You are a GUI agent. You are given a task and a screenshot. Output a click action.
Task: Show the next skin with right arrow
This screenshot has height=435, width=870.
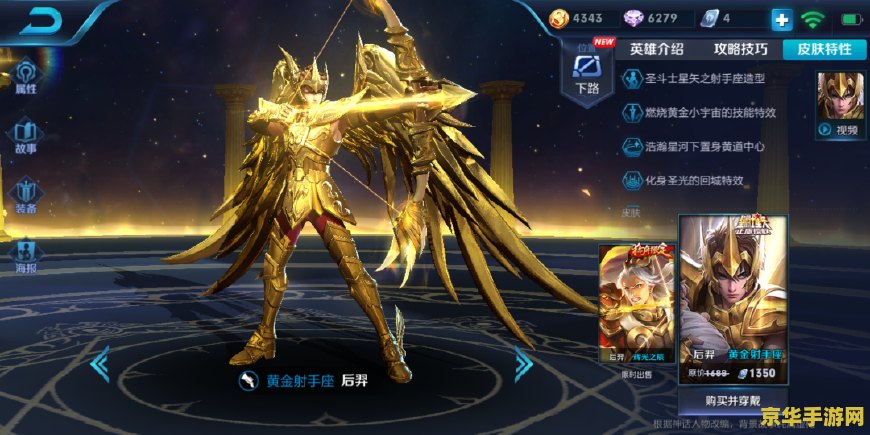pos(523,364)
